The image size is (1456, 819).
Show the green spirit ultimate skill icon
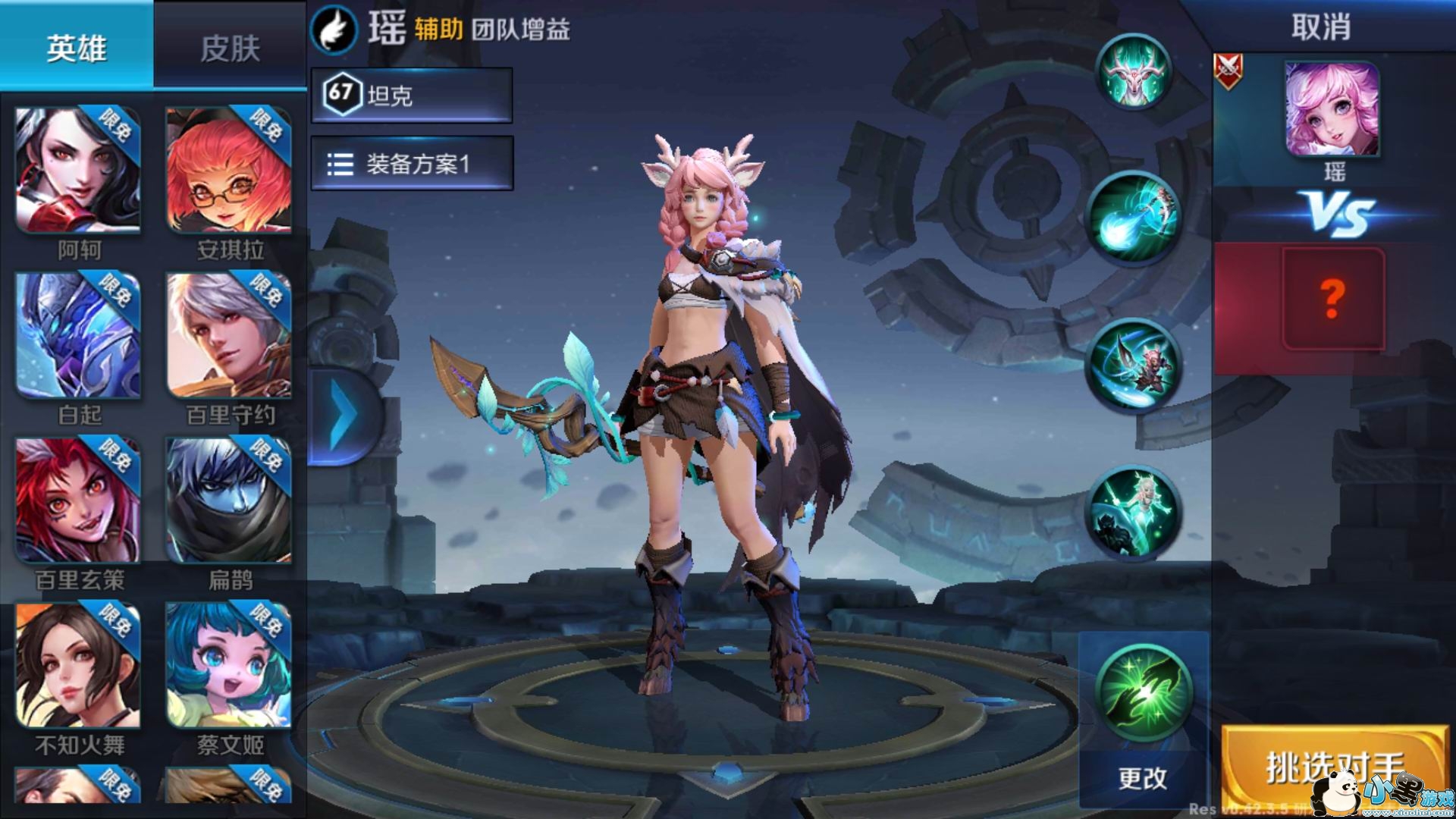click(1133, 512)
